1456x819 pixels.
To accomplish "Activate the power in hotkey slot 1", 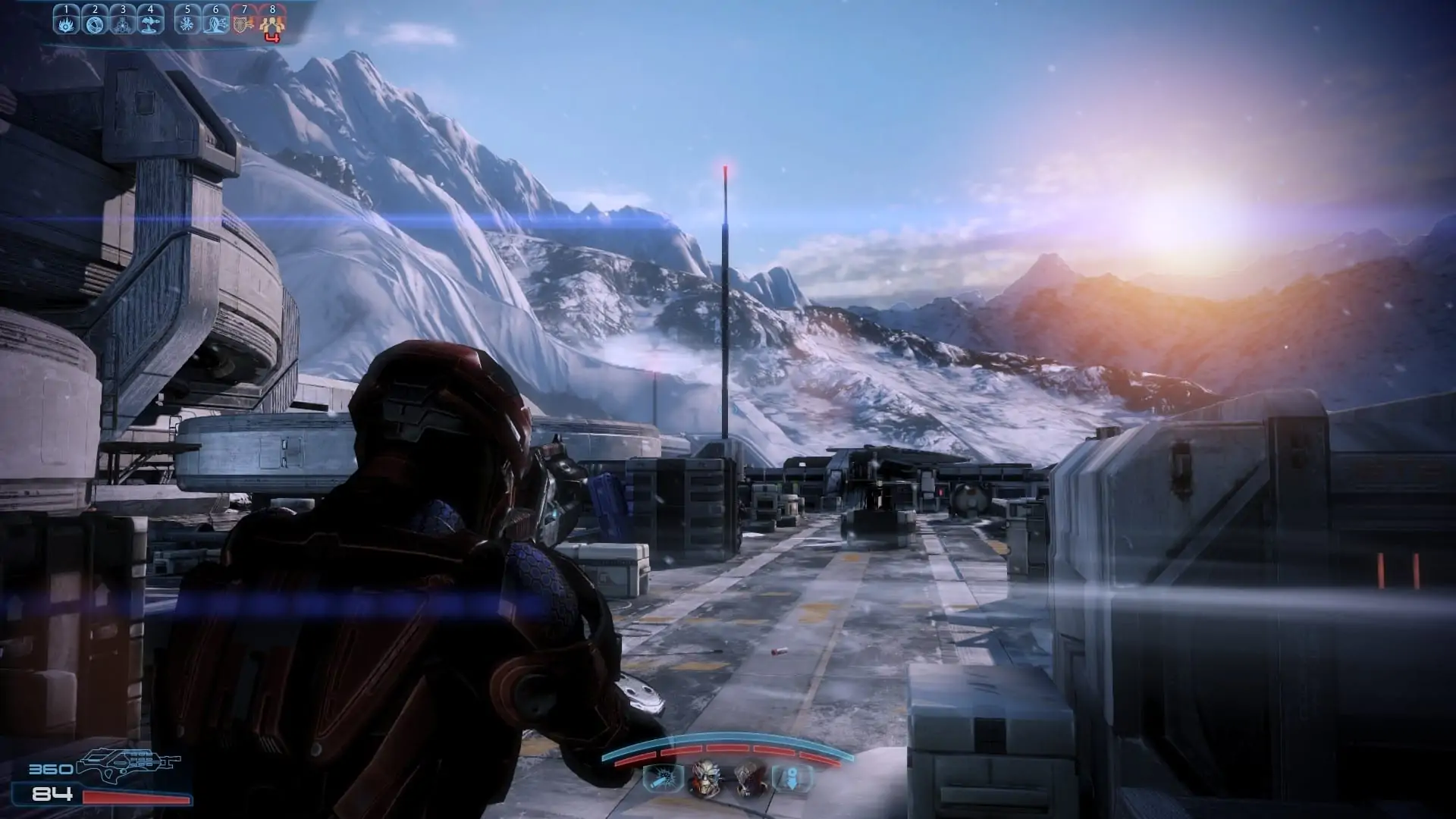I will tap(67, 24).
